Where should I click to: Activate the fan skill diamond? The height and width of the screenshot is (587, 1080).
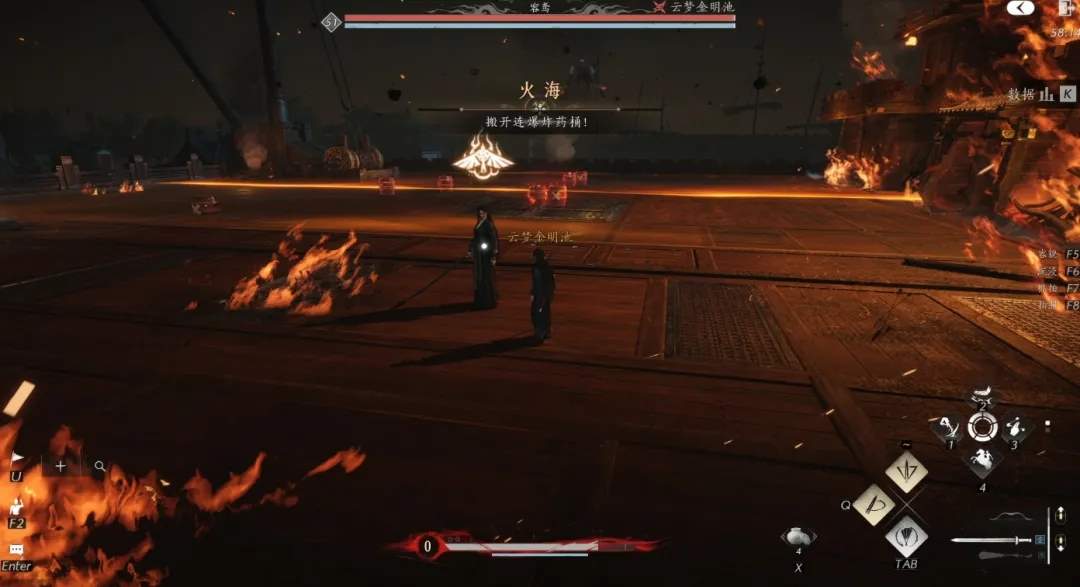(x=907, y=537)
